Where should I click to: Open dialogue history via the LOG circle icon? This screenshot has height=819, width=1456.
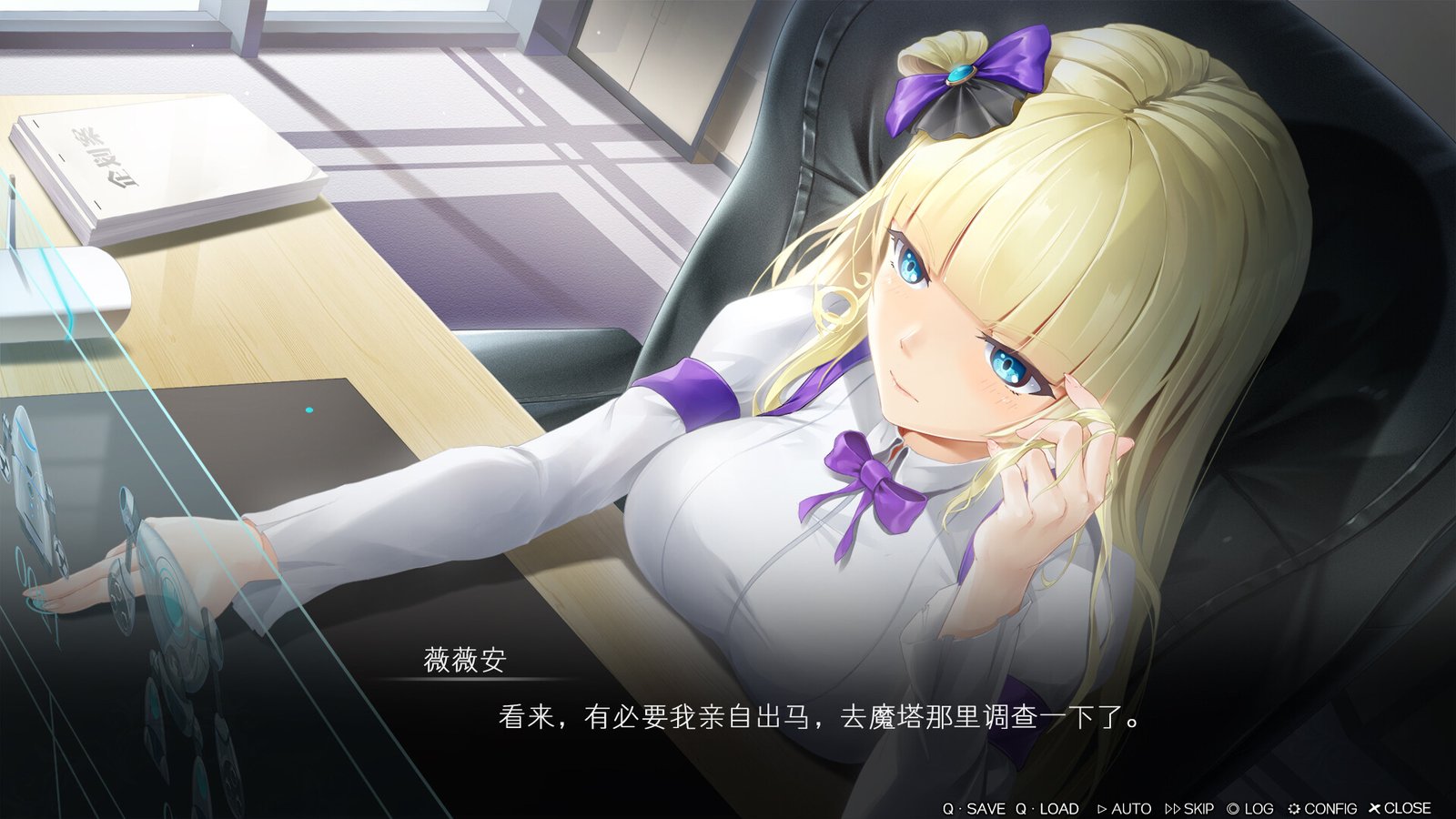[x=1235, y=808]
